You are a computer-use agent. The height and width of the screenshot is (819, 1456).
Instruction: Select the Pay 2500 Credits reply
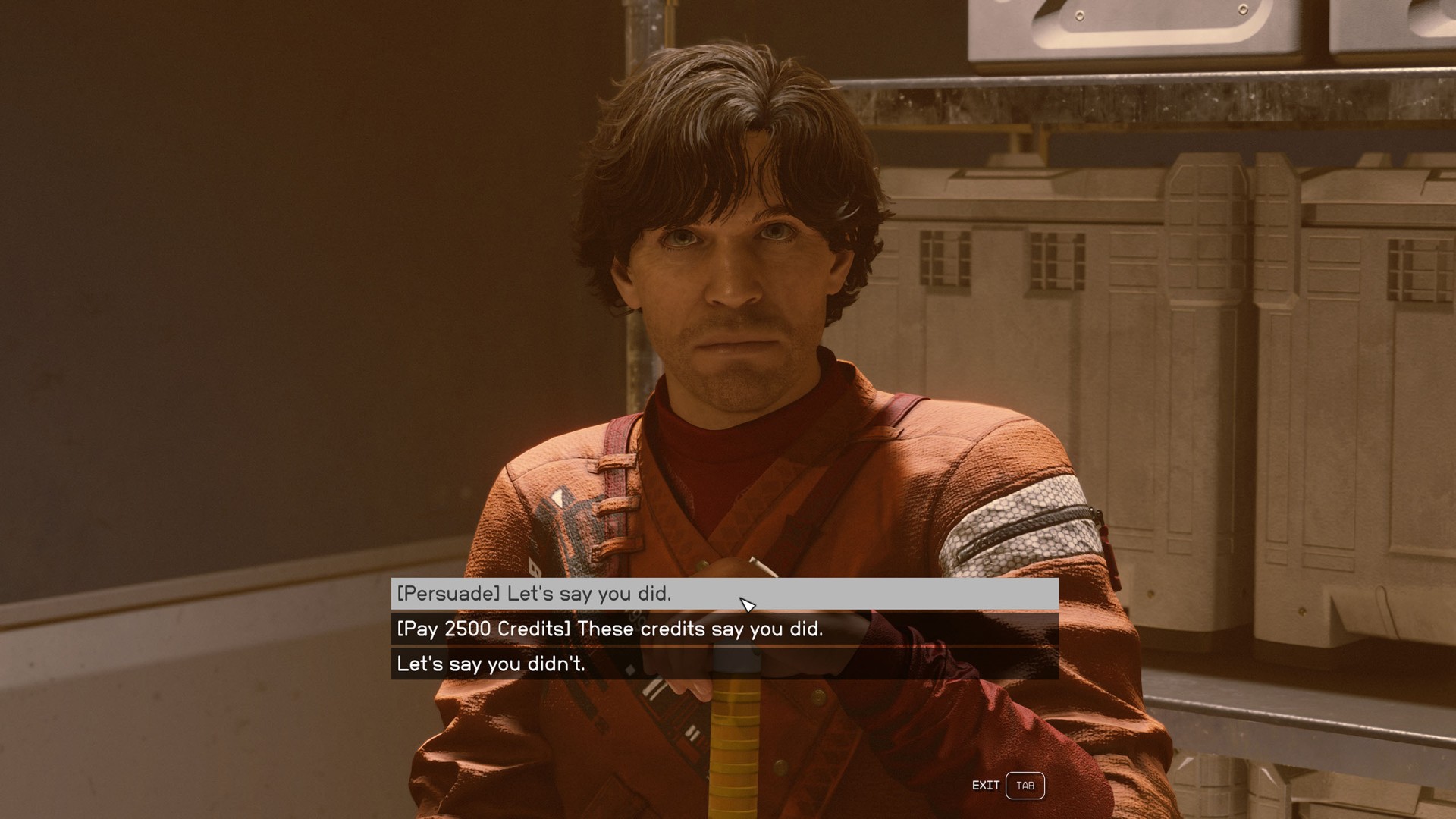tap(610, 629)
